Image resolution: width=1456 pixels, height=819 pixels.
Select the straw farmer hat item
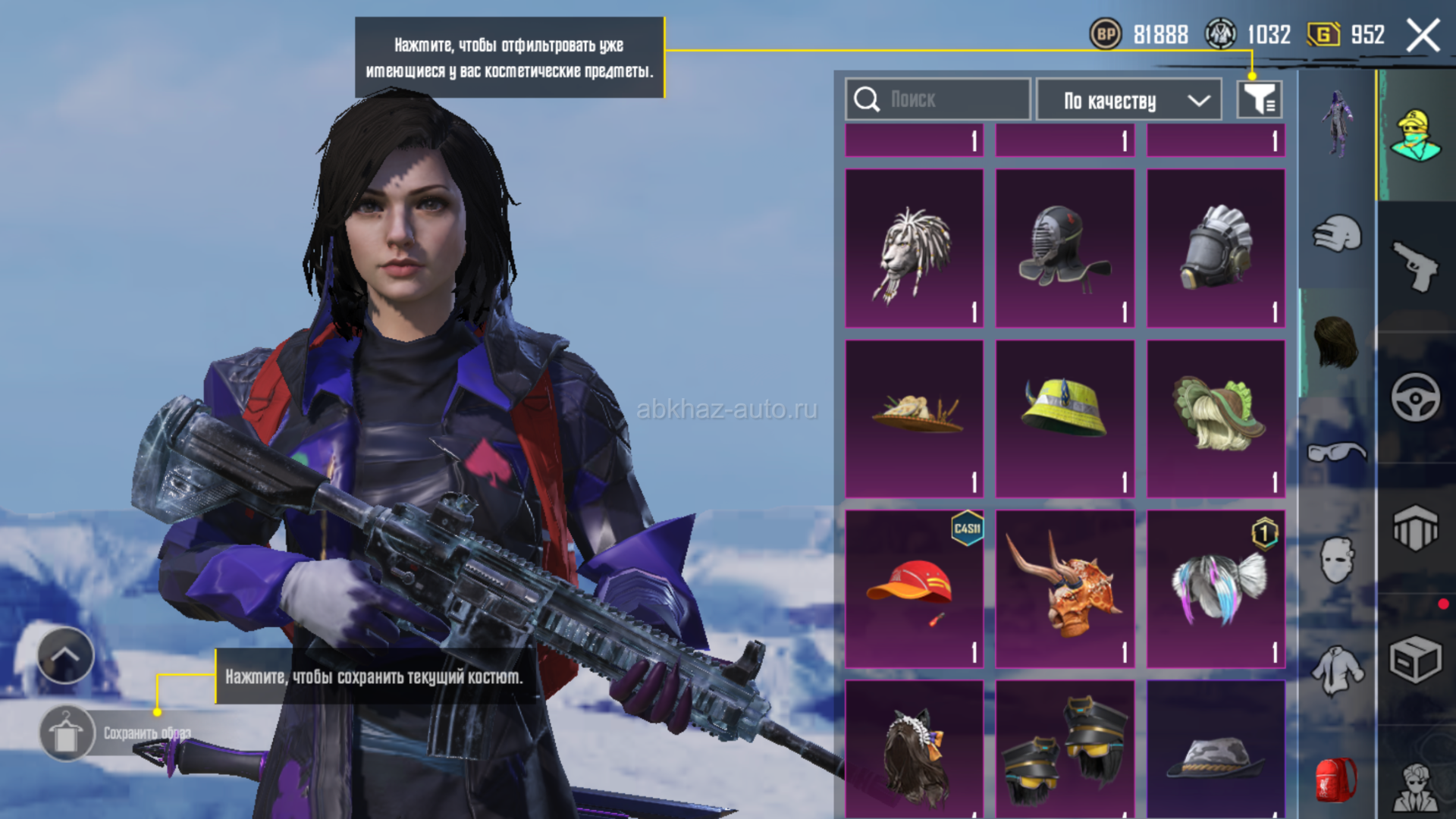coord(914,419)
